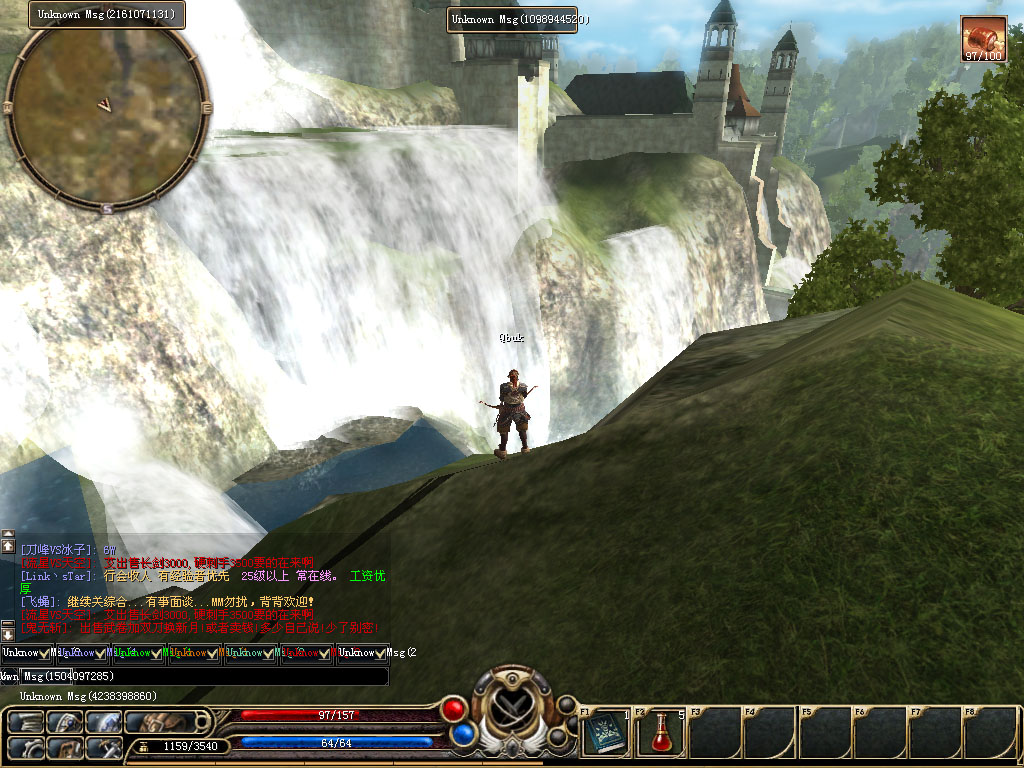The width and height of the screenshot is (1024, 768).
Task: Click the chat message input box
Action: tap(204, 677)
